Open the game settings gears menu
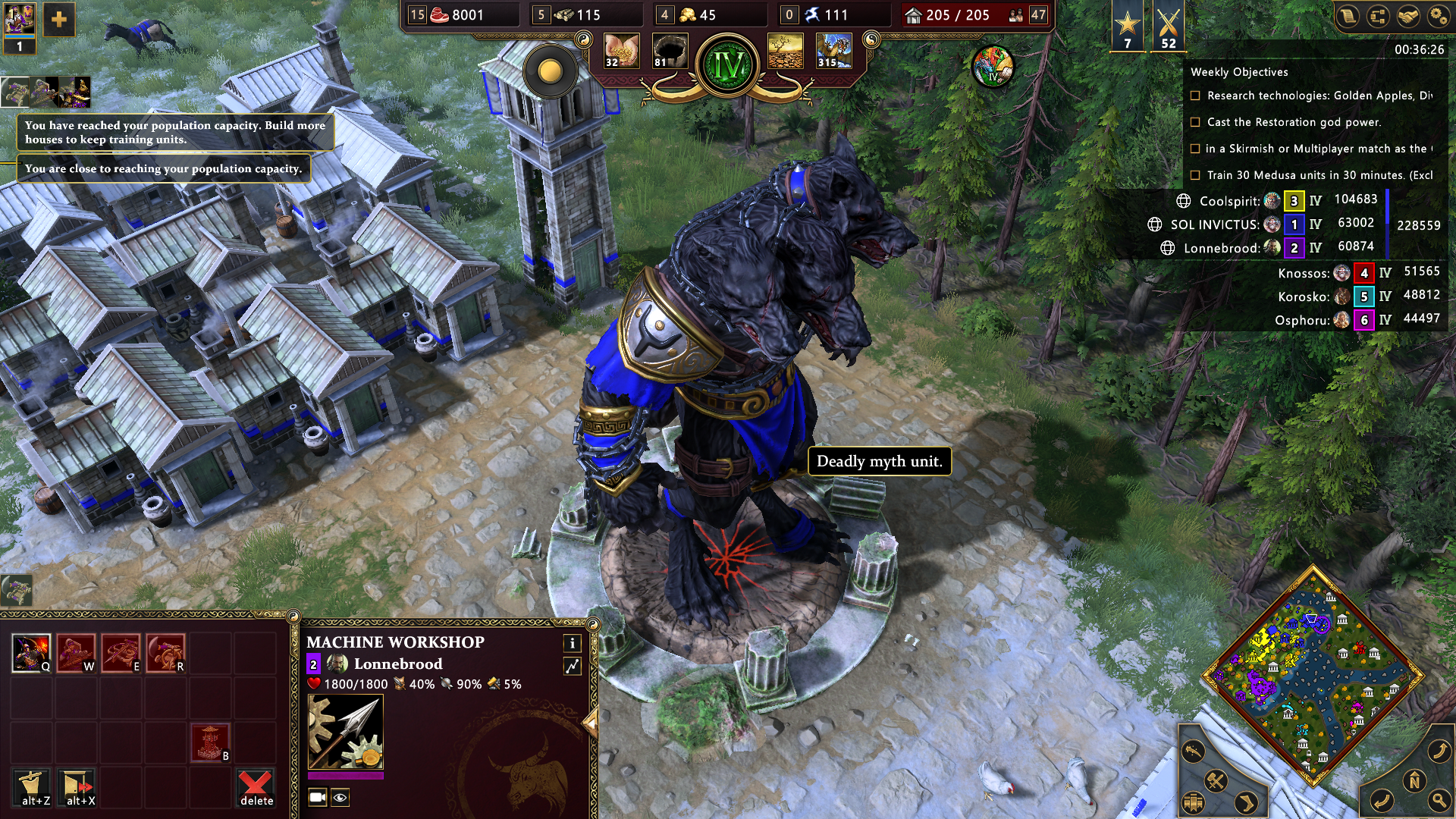 [1437, 16]
